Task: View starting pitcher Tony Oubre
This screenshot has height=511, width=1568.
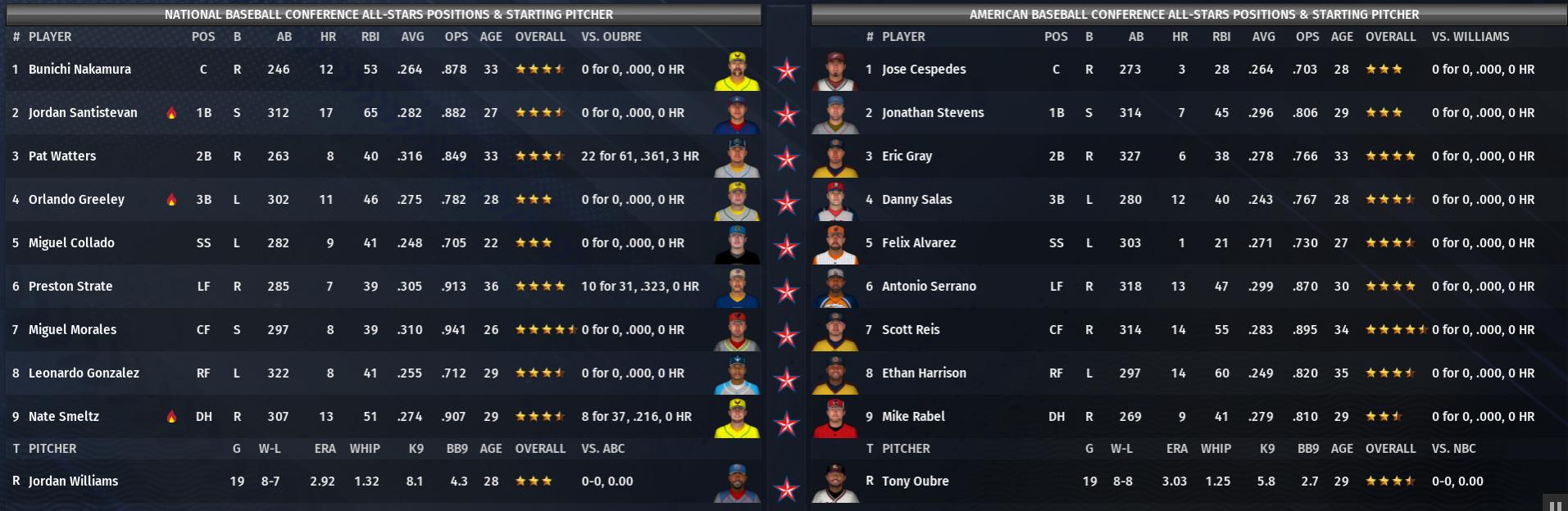Action: coord(915,482)
